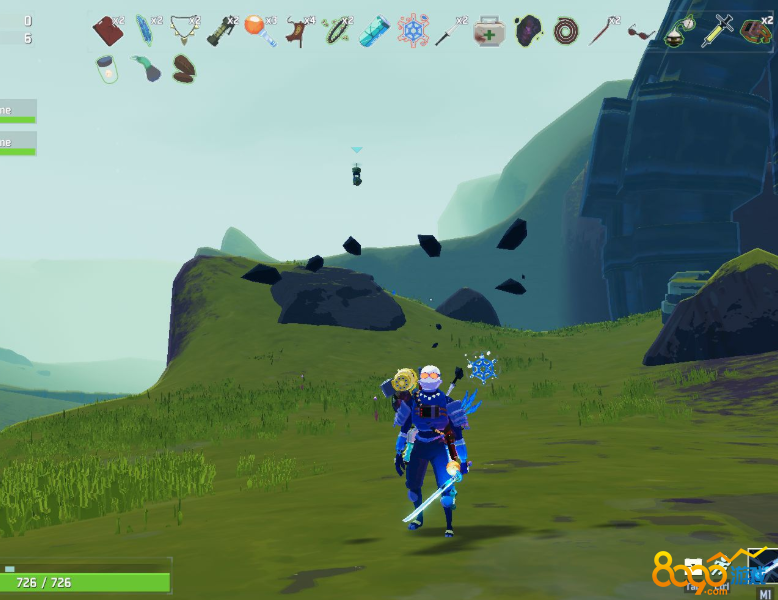This screenshot has width=778, height=600.
Task: Select the white flower bulb item
Action: pos(680,30)
